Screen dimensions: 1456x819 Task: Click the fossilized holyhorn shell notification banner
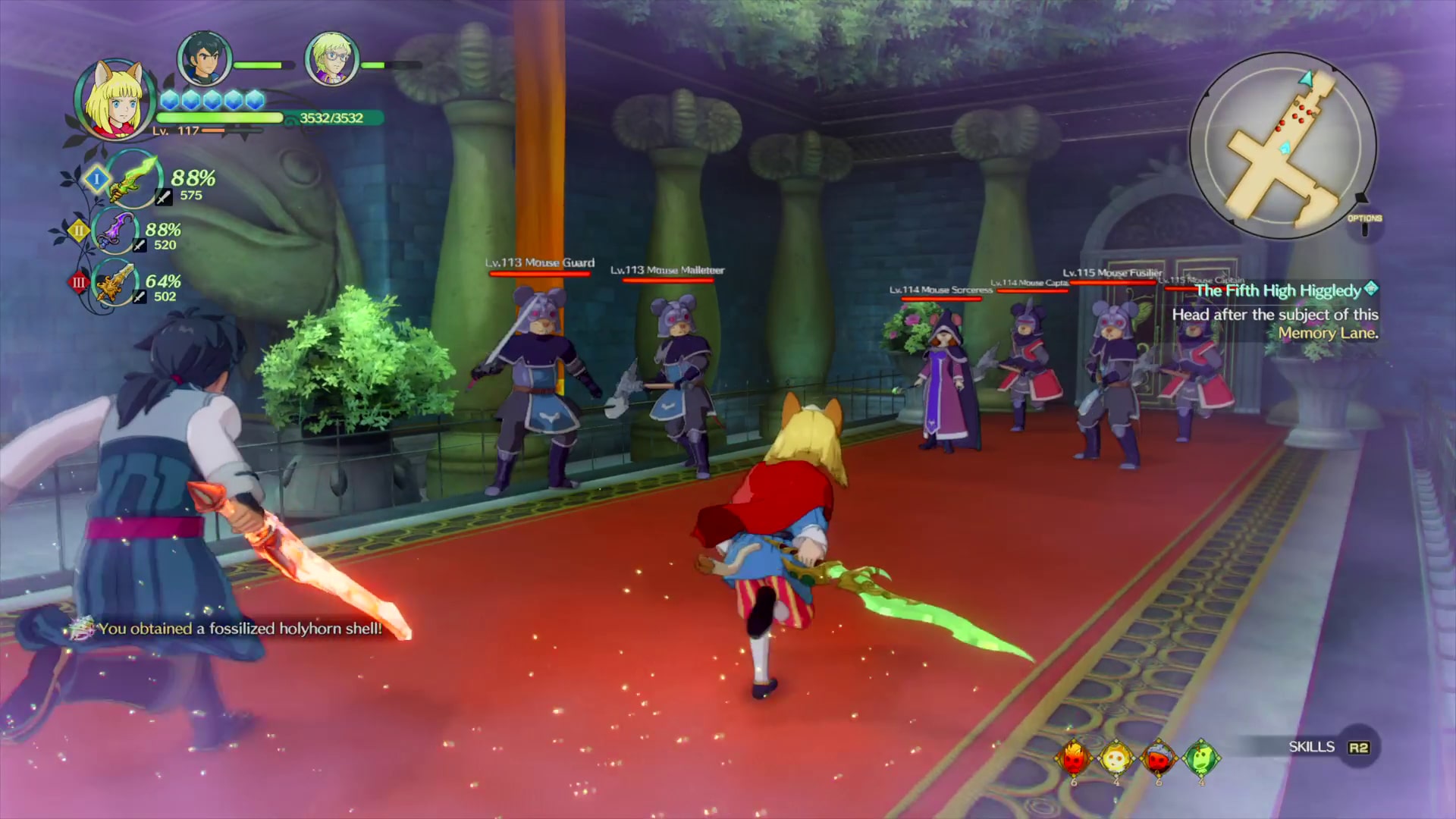pos(227,628)
